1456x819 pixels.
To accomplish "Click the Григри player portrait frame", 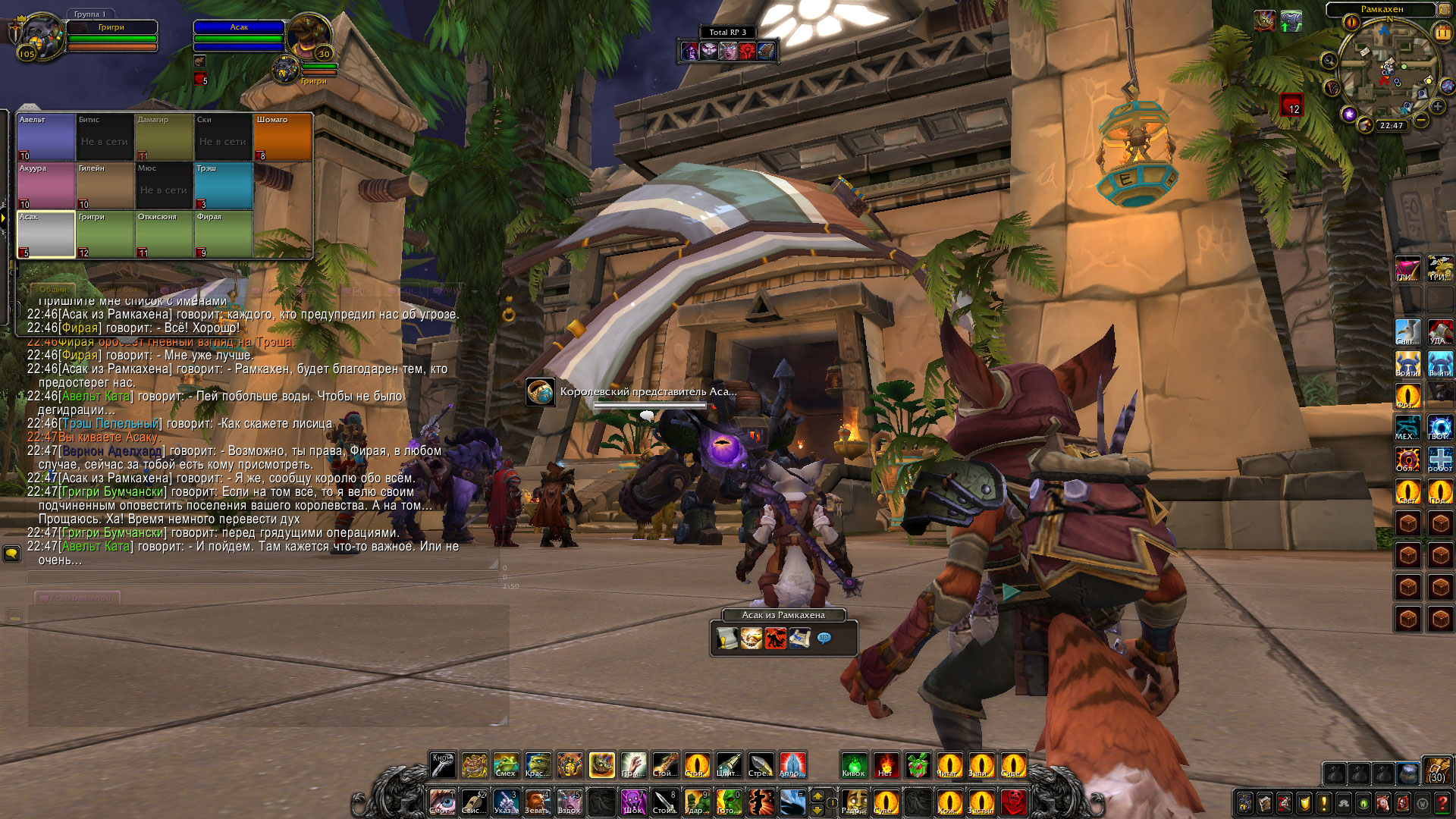I will coord(42,36).
